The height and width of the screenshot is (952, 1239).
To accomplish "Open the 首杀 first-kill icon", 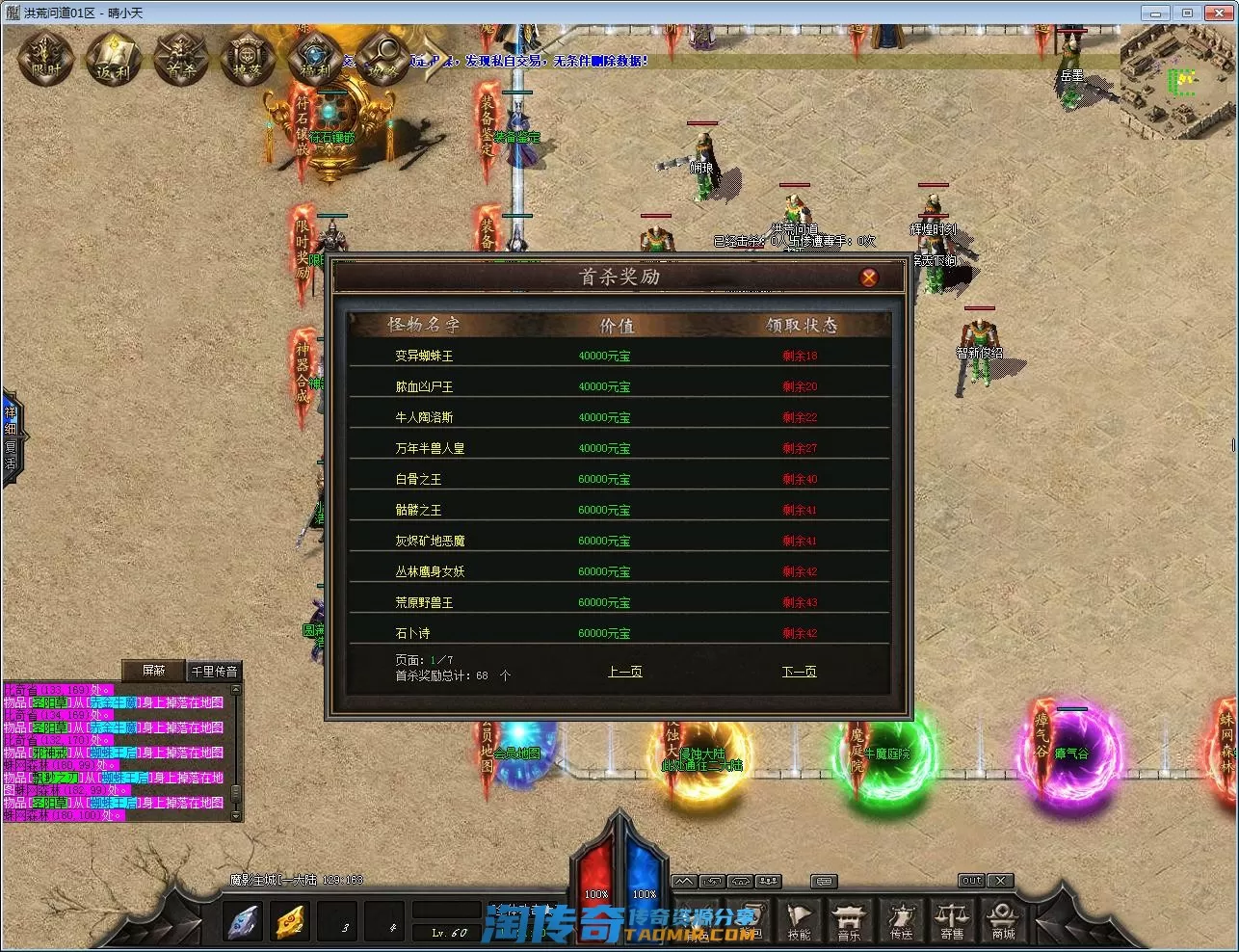I will coord(180,58).
